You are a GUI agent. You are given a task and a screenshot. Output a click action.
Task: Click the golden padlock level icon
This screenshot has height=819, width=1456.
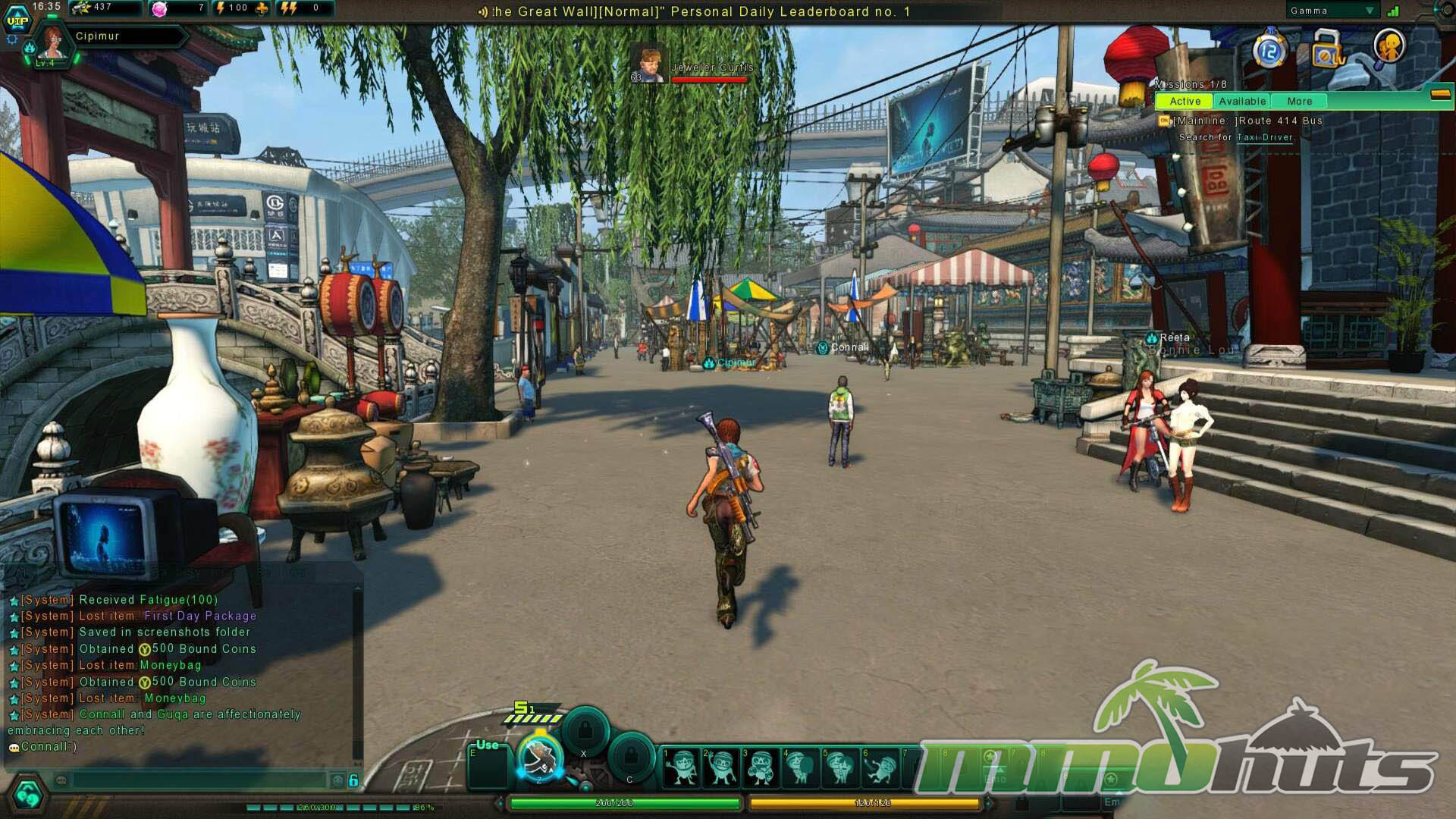coord(1326,49)
